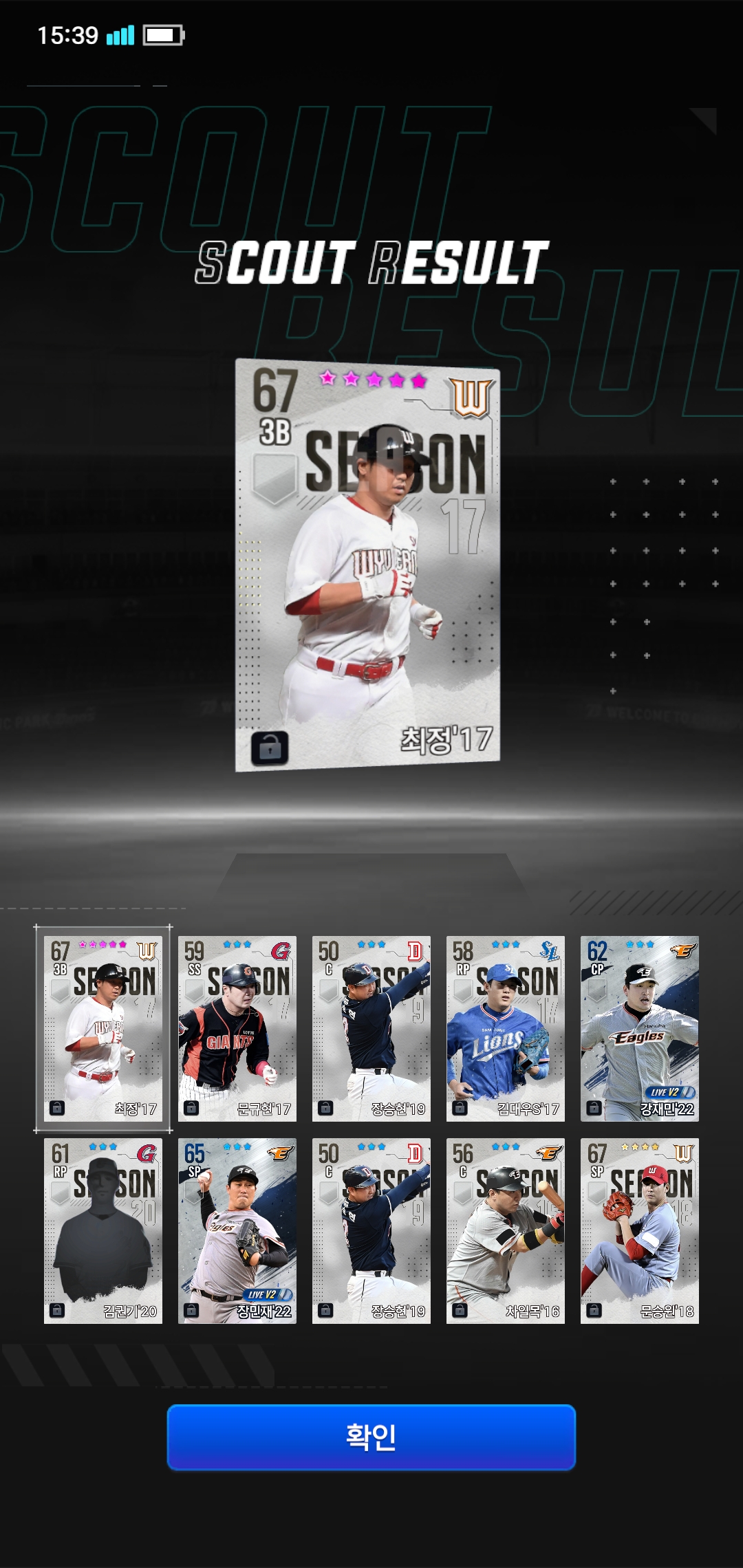Screen dimensions: 743x1568
Task: Confirm the scout result with 확인
Action: [371, 1437]
